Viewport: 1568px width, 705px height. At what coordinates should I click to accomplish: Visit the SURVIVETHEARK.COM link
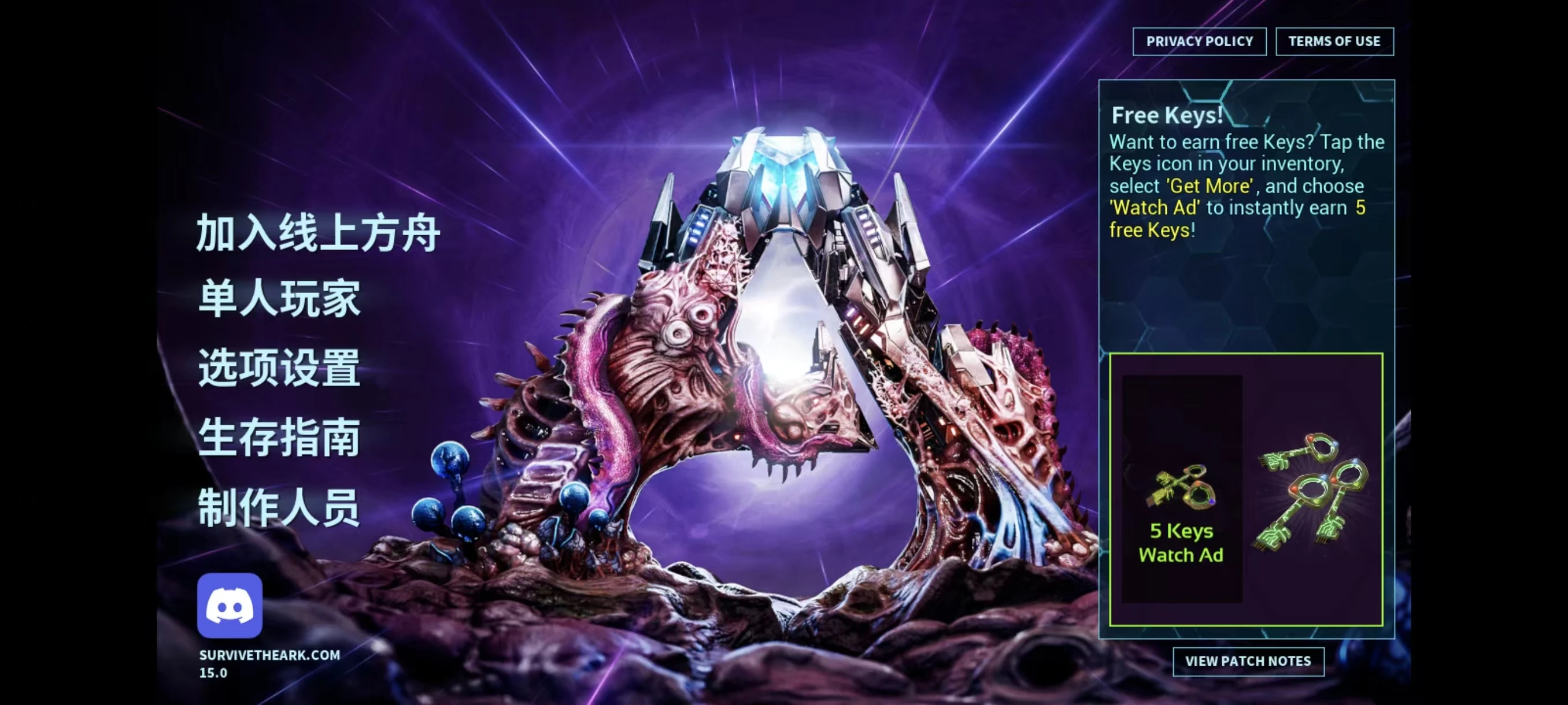(269, 655)
